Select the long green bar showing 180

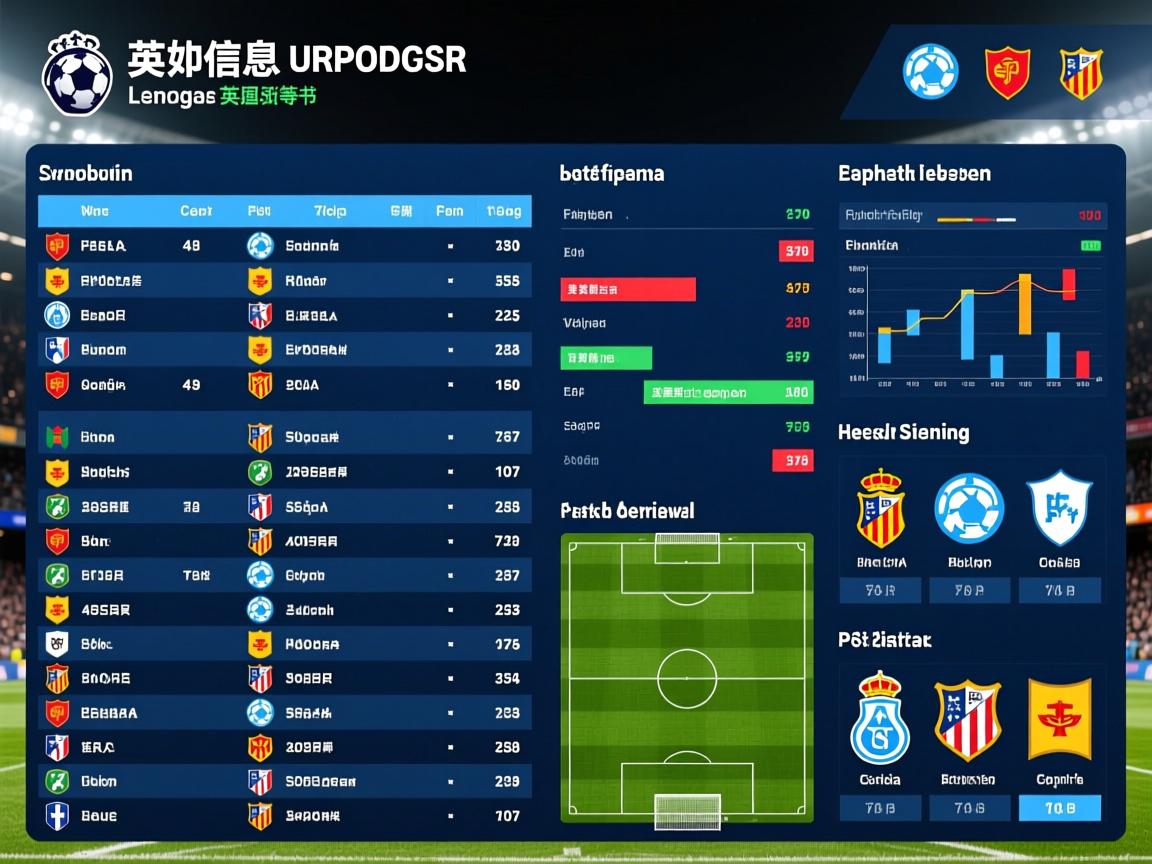coord(728,393)
